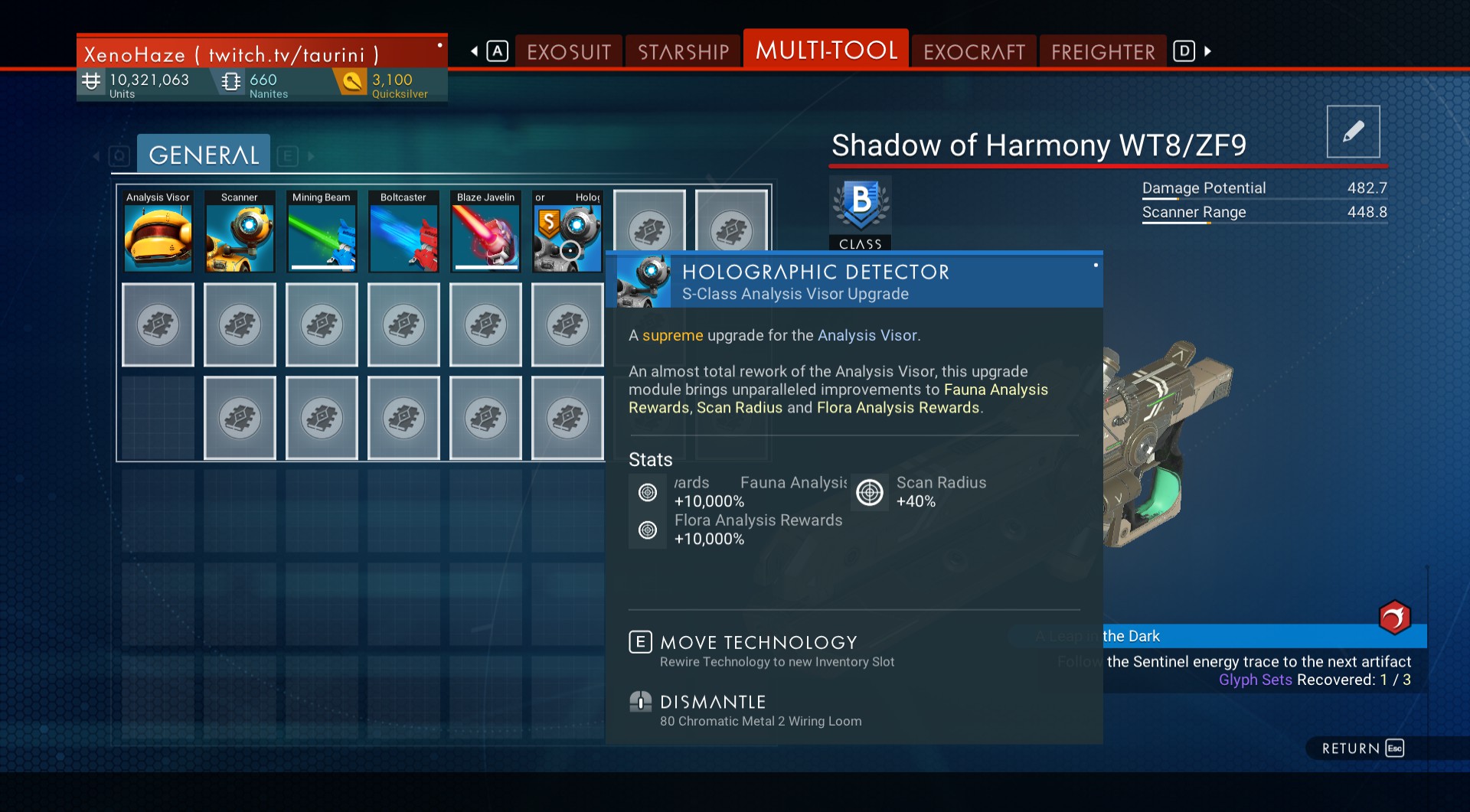The image size is (1470, 812).
Task: Select the Analysis Visor technology slot
Action: [158, 233]
